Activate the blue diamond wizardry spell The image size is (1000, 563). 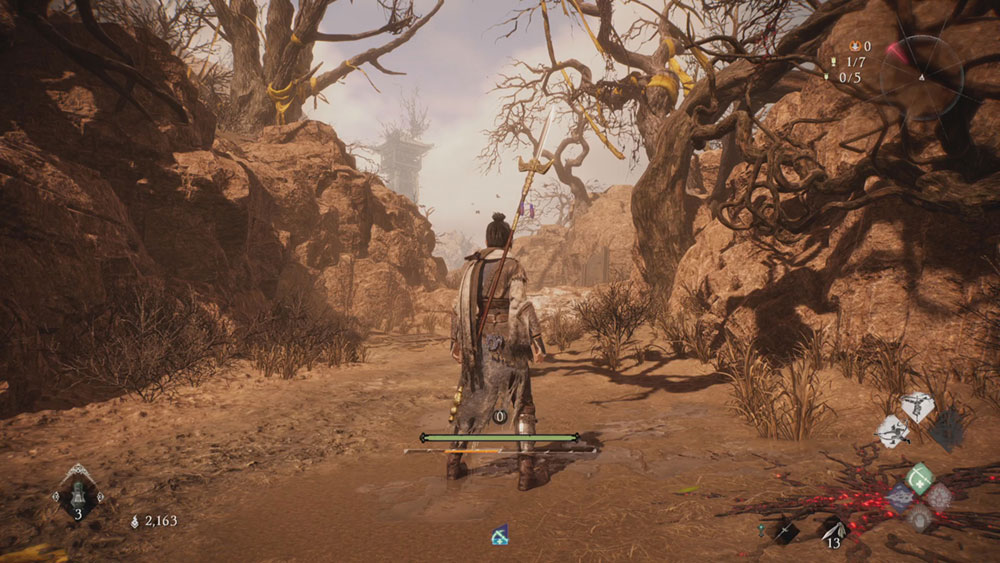pyautogui.click(x=899, y=495)
